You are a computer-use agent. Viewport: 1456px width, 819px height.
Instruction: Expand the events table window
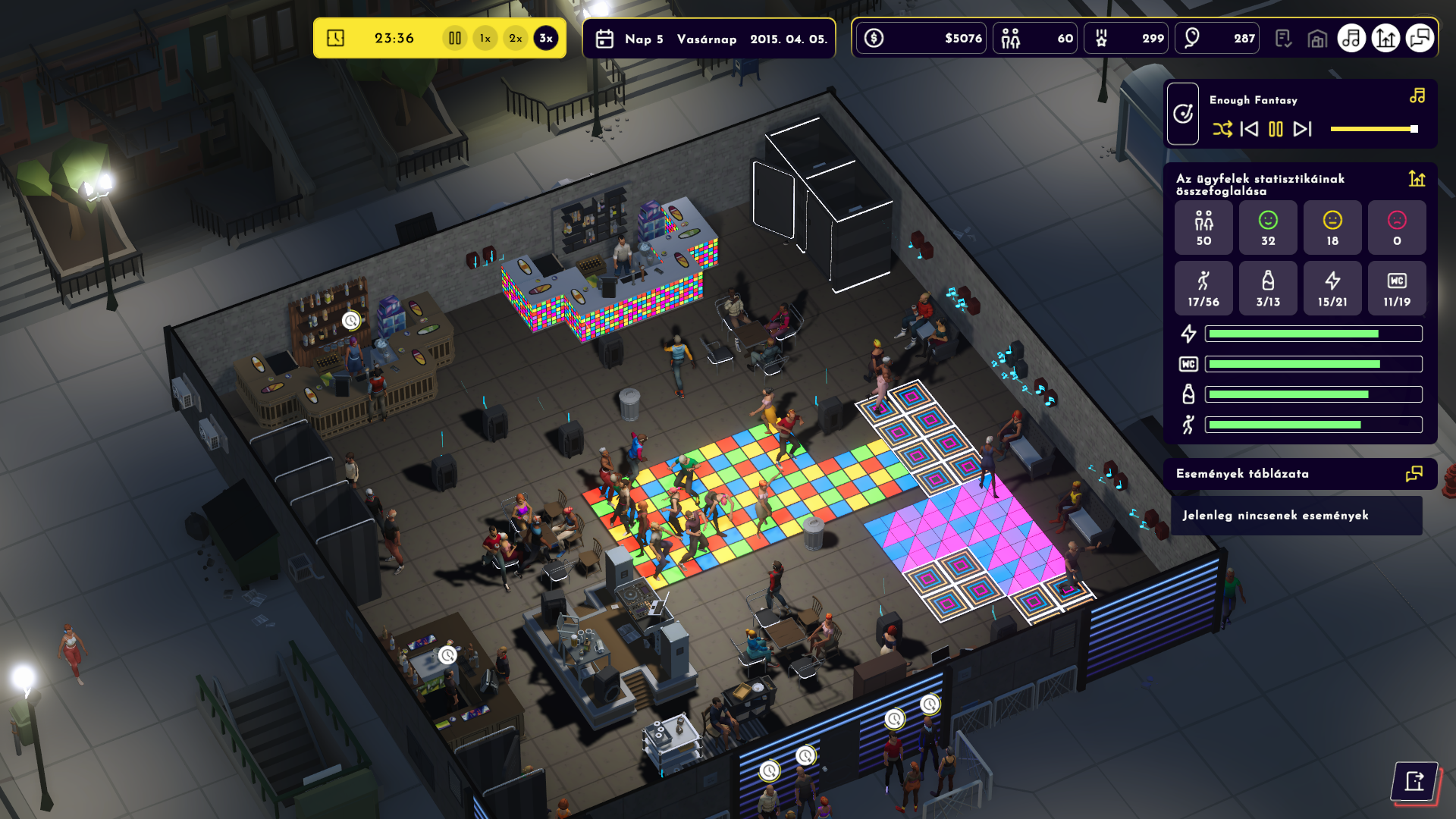pos(1414,474)
